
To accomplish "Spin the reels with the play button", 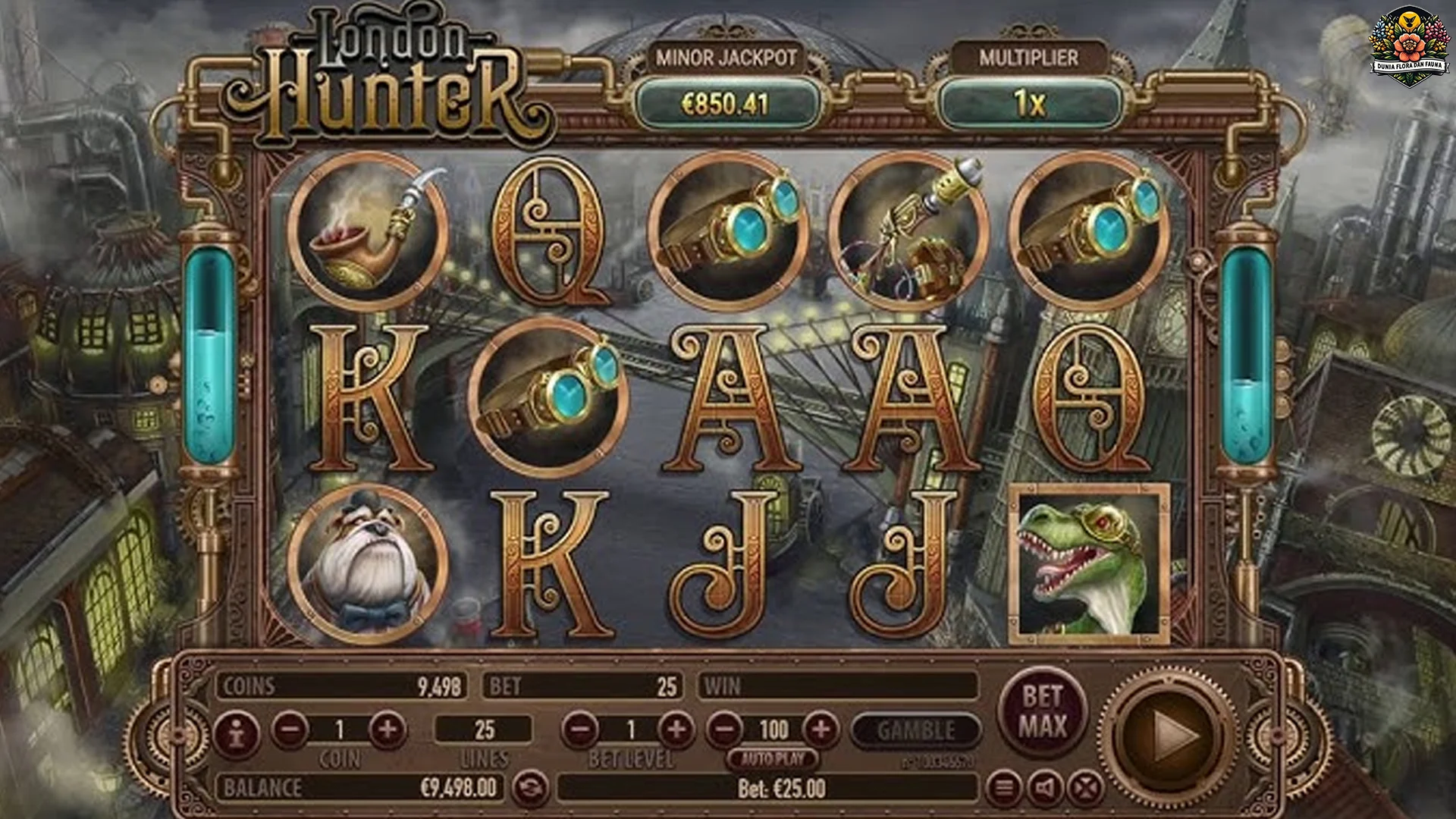I will pyautogui.click(x=1172, y=733).
